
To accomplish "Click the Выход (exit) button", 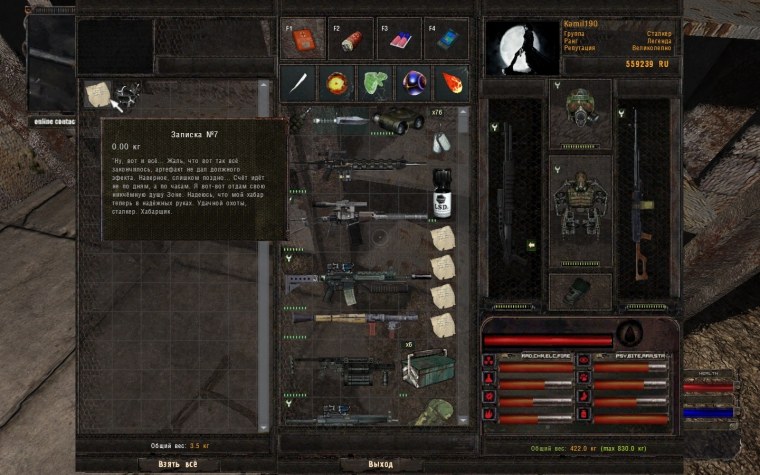I will coord(380,464).
